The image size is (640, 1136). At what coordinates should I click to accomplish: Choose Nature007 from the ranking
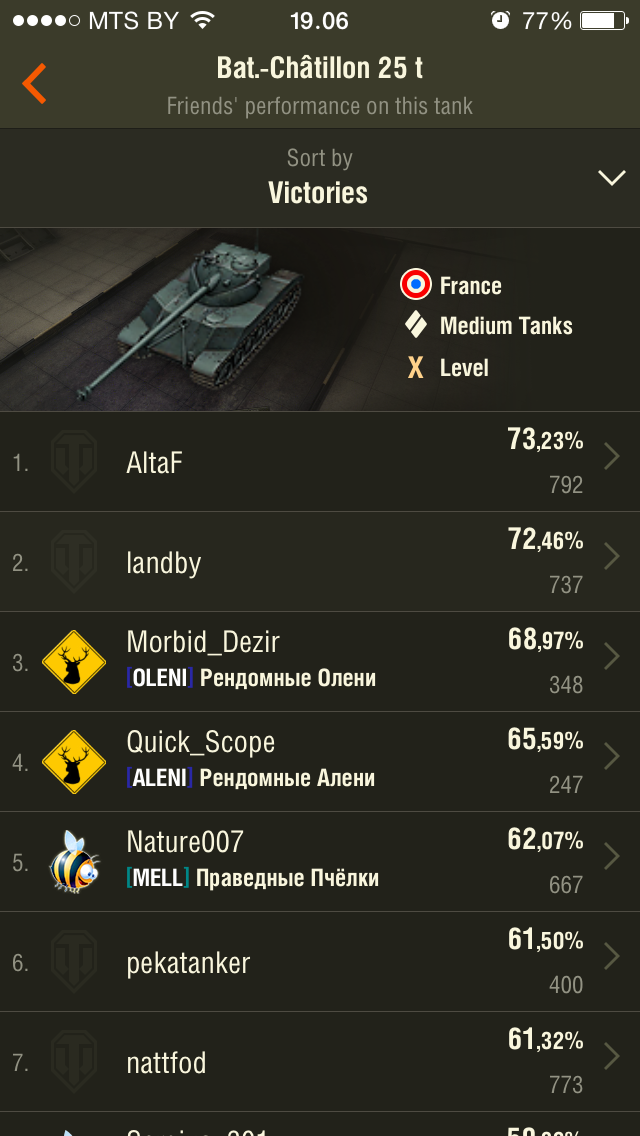(320, 862)
